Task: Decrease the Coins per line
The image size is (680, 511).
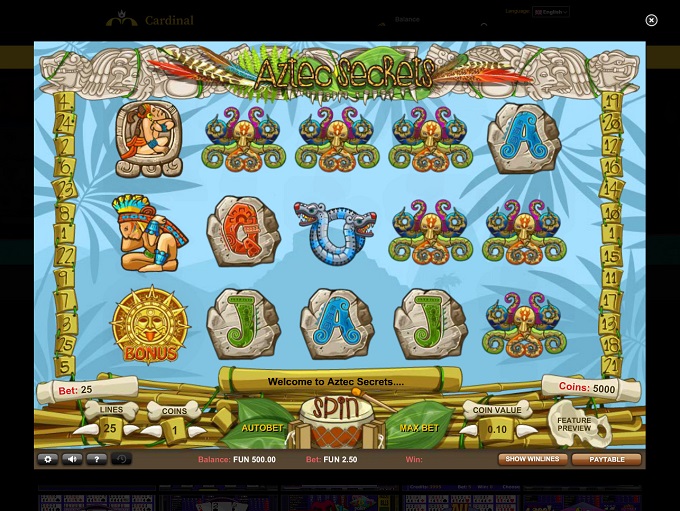Action: (151, 430)
